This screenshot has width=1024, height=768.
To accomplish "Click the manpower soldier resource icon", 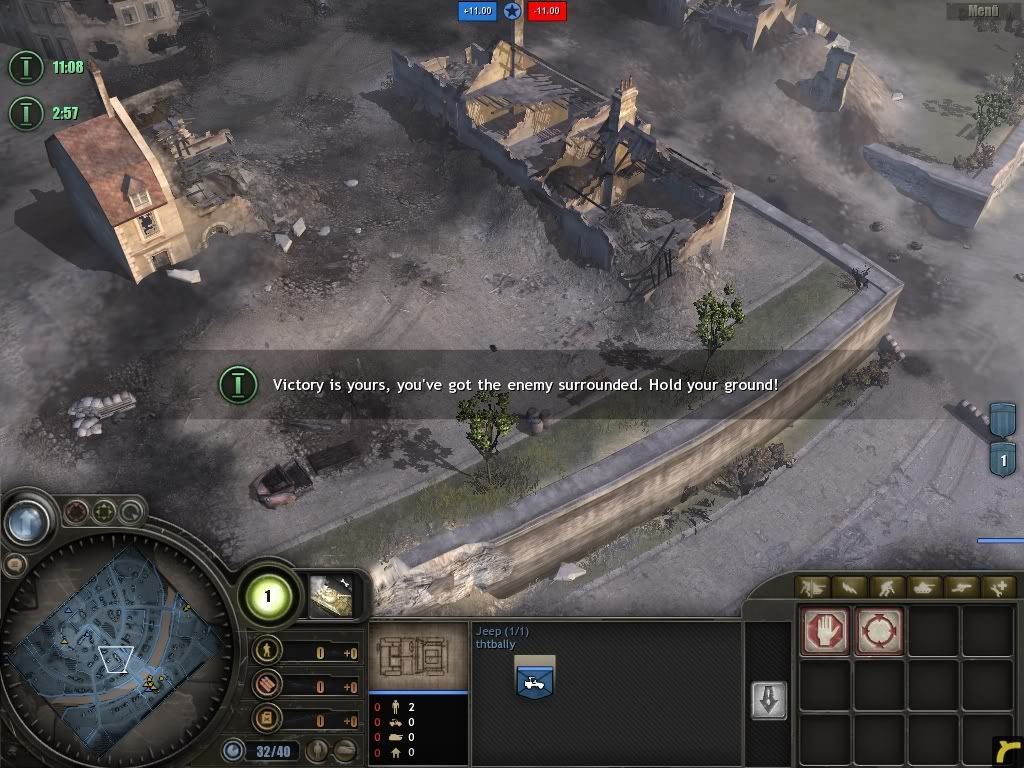I will pos(266,651).
